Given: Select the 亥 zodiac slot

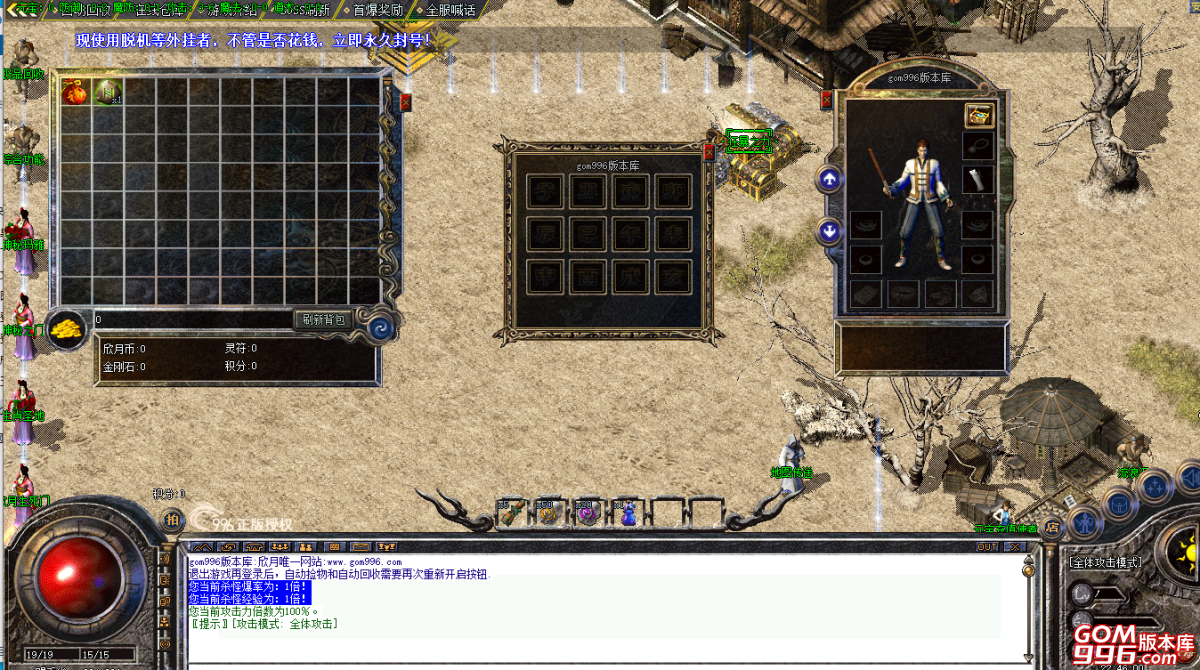Looking at the screenshot, I should tap(672, 276).
